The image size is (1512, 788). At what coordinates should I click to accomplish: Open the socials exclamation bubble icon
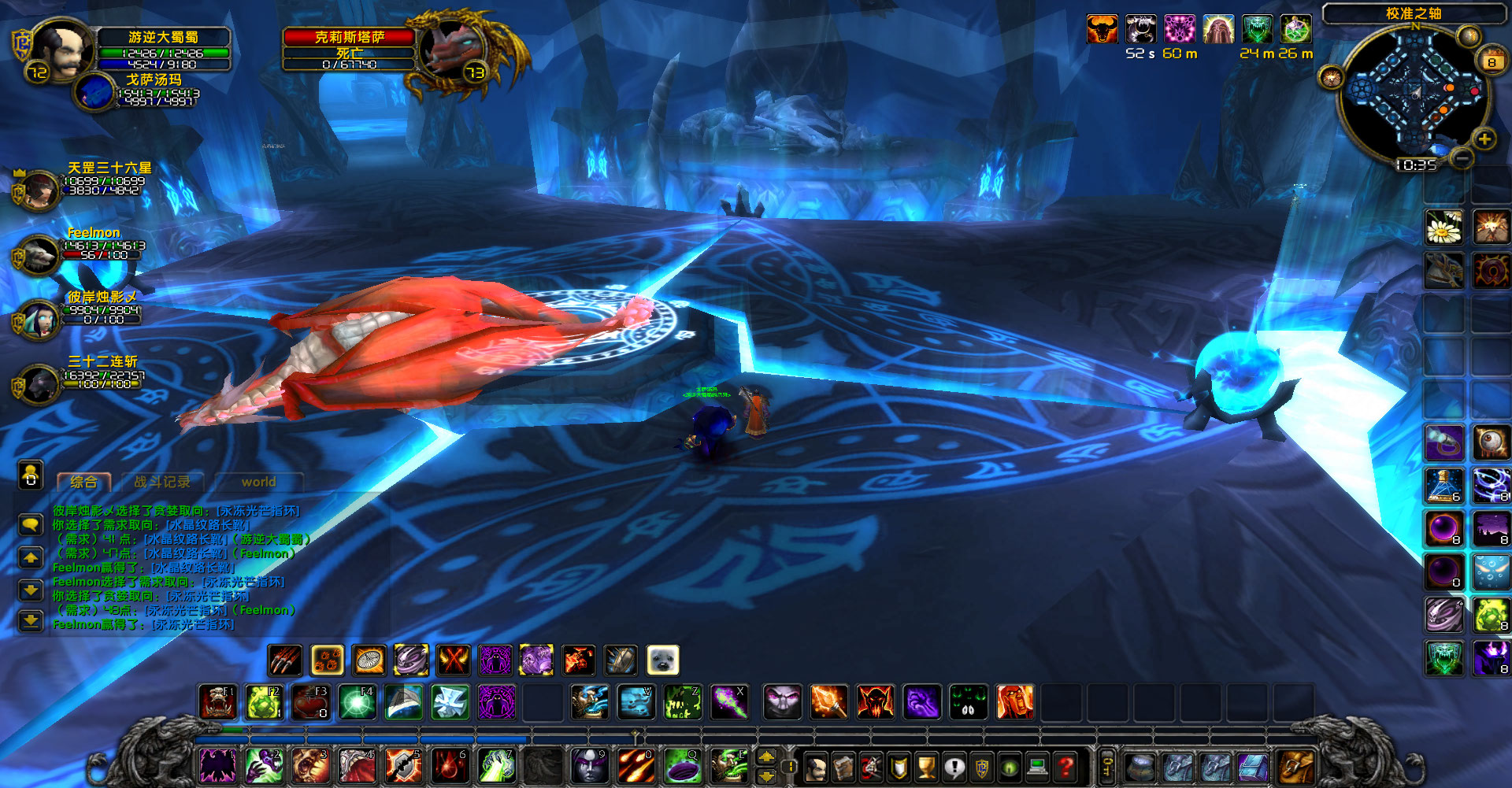pos(955,768)
